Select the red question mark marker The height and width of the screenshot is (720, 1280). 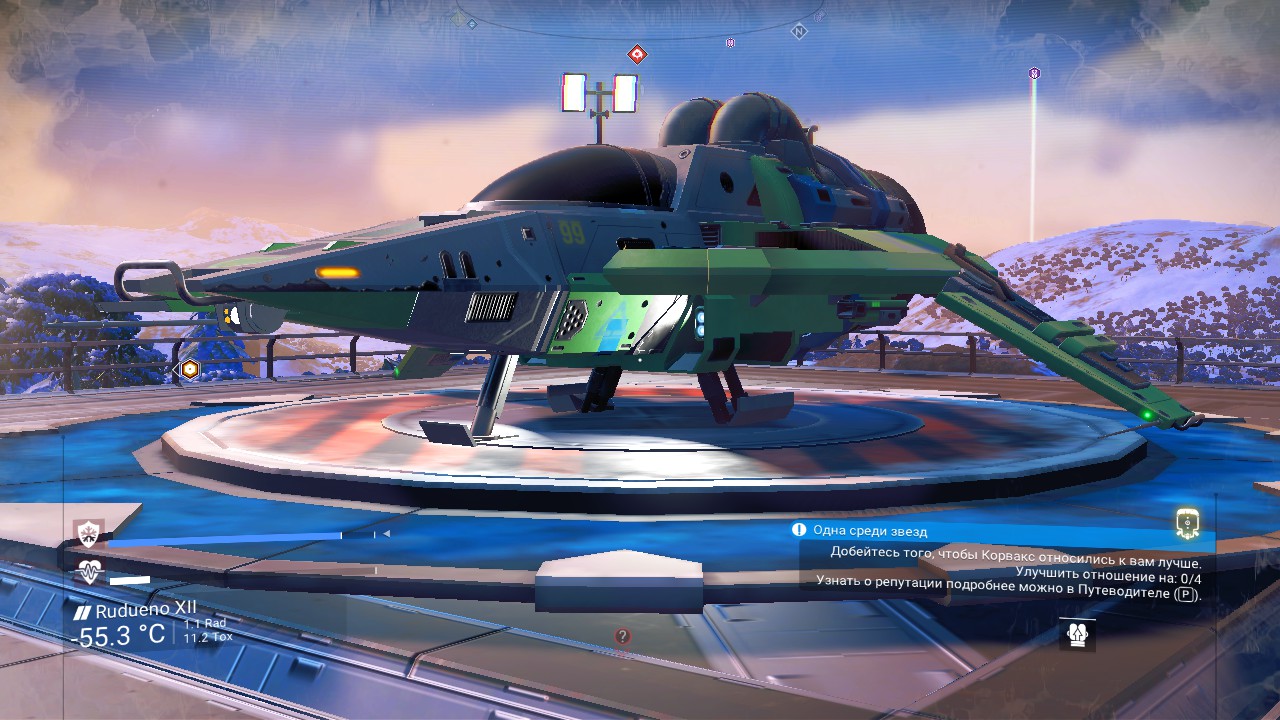(x=622, y=636)
